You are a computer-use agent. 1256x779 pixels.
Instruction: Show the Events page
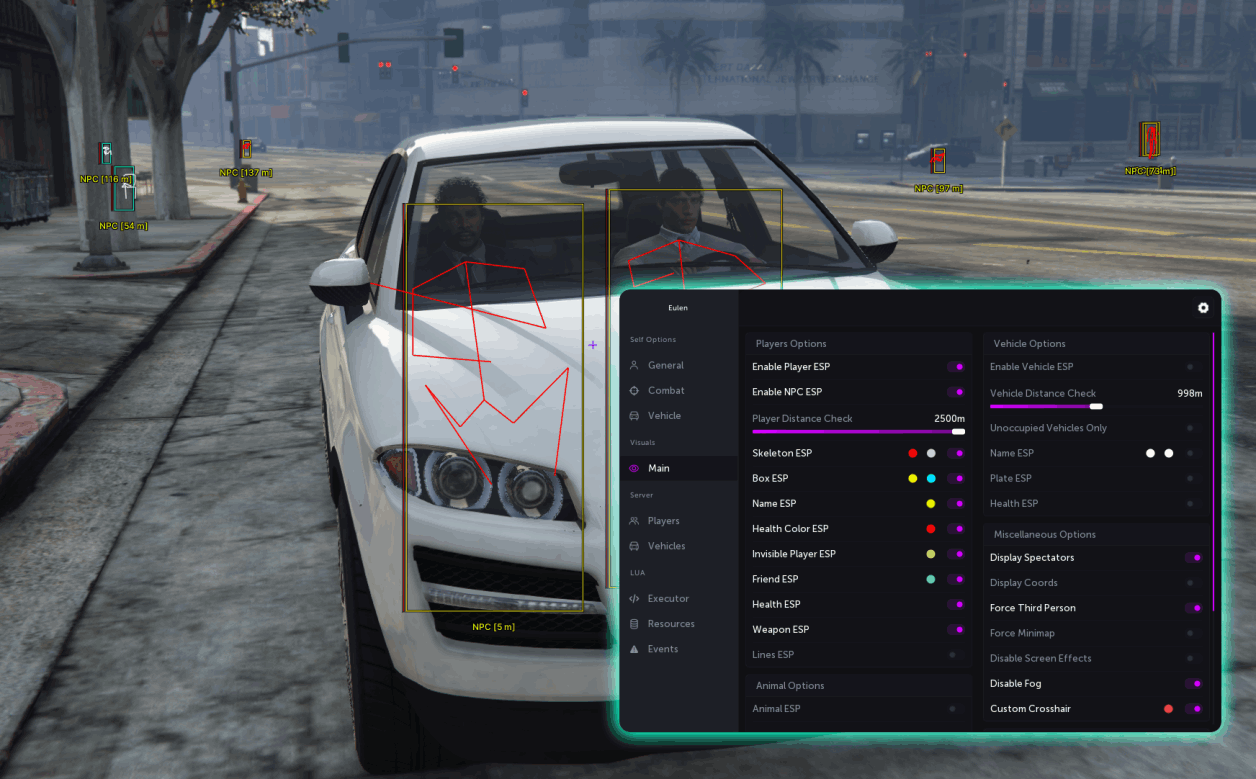[x=662, y=649]
